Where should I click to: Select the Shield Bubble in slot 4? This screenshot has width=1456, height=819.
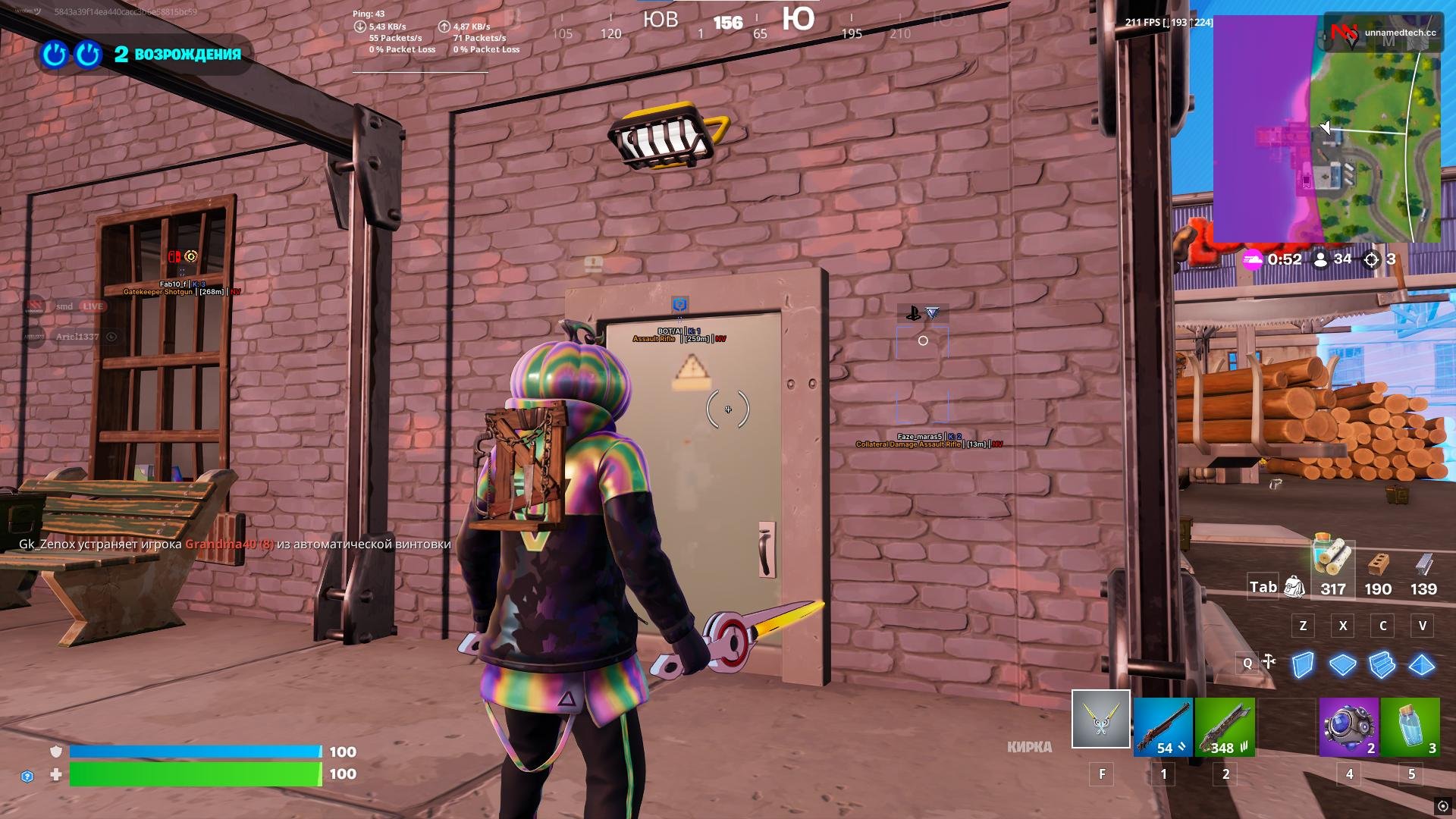[x=1348, y=726]
